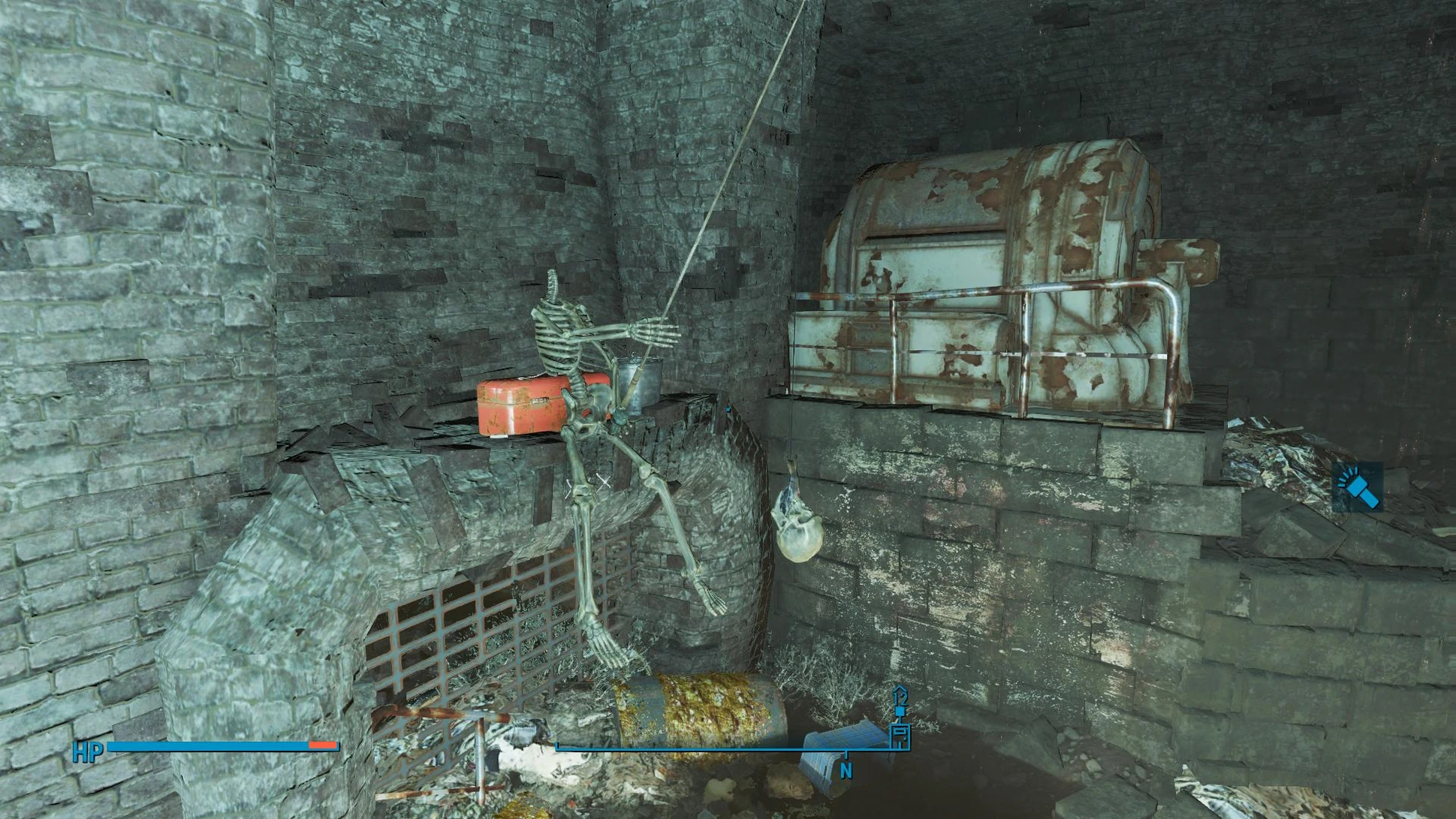Select the quest marker on the compass

(x=900, y=725)
